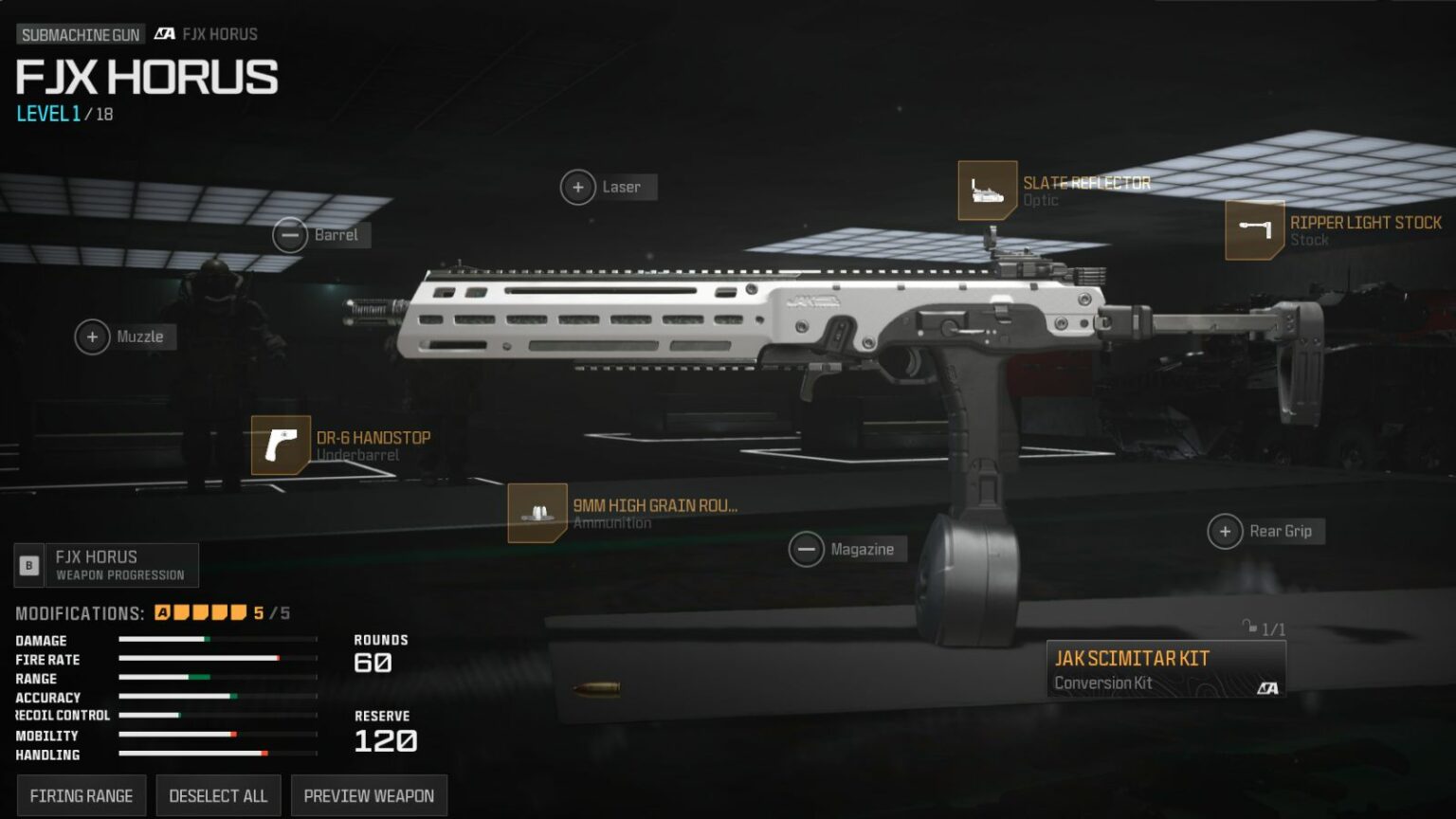The height and width of the screenshot is (819, 1456).
Task: Switch to the Submachine Gun category label
Action: tap(80, 34)
